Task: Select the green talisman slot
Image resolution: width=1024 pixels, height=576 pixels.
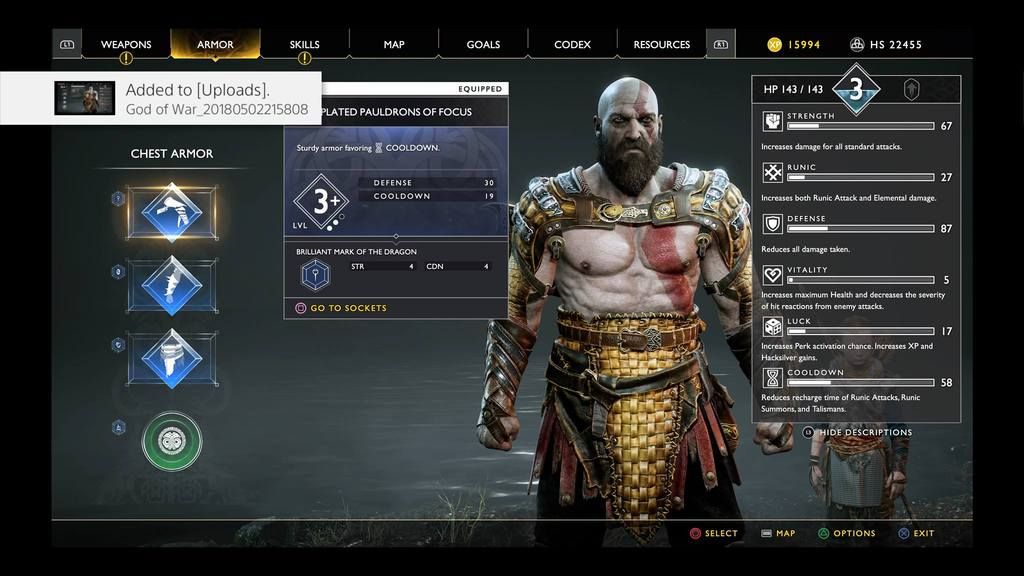Action: click(172, 440)
